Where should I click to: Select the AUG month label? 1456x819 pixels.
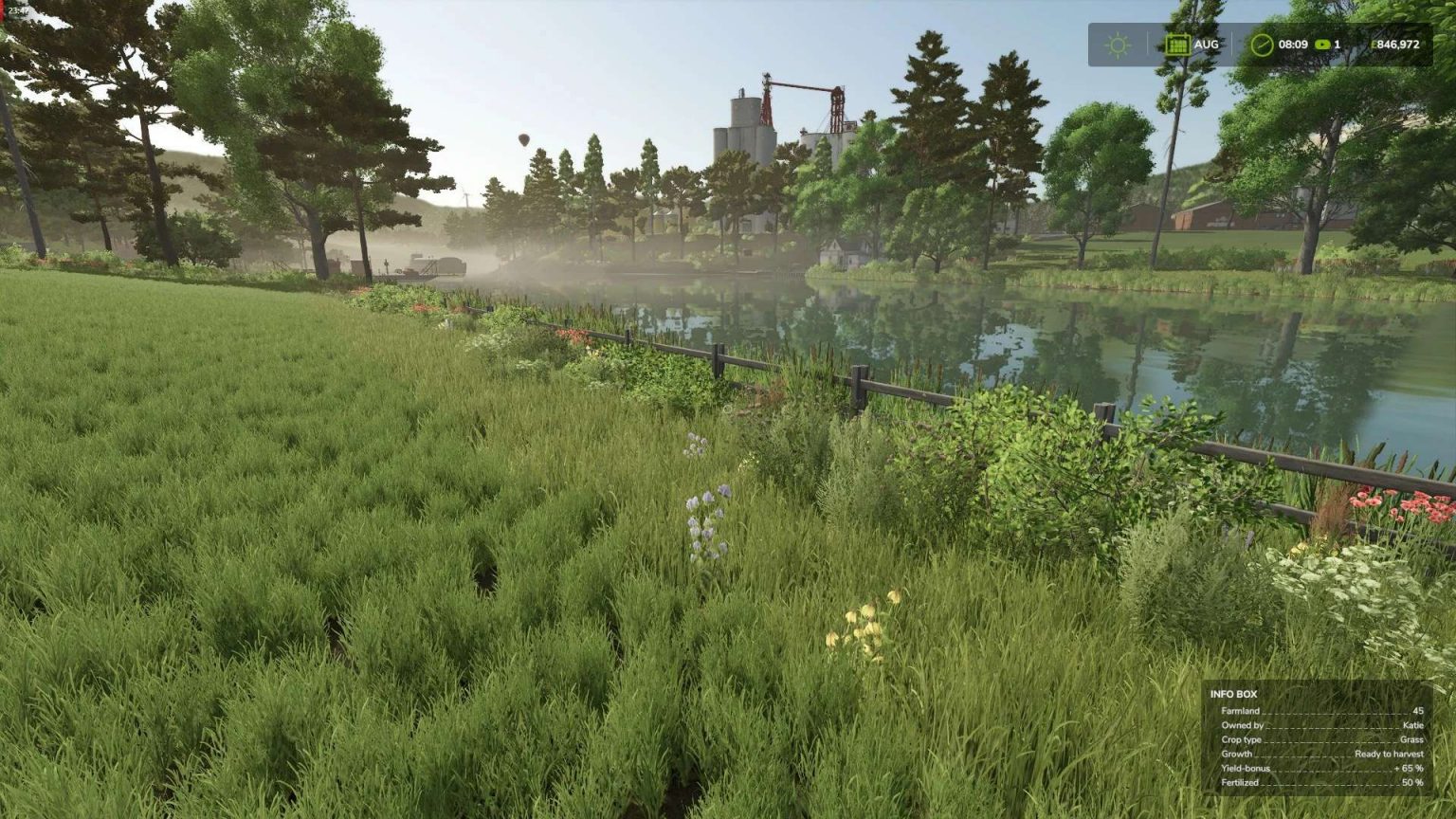(x=1205, y=44)
